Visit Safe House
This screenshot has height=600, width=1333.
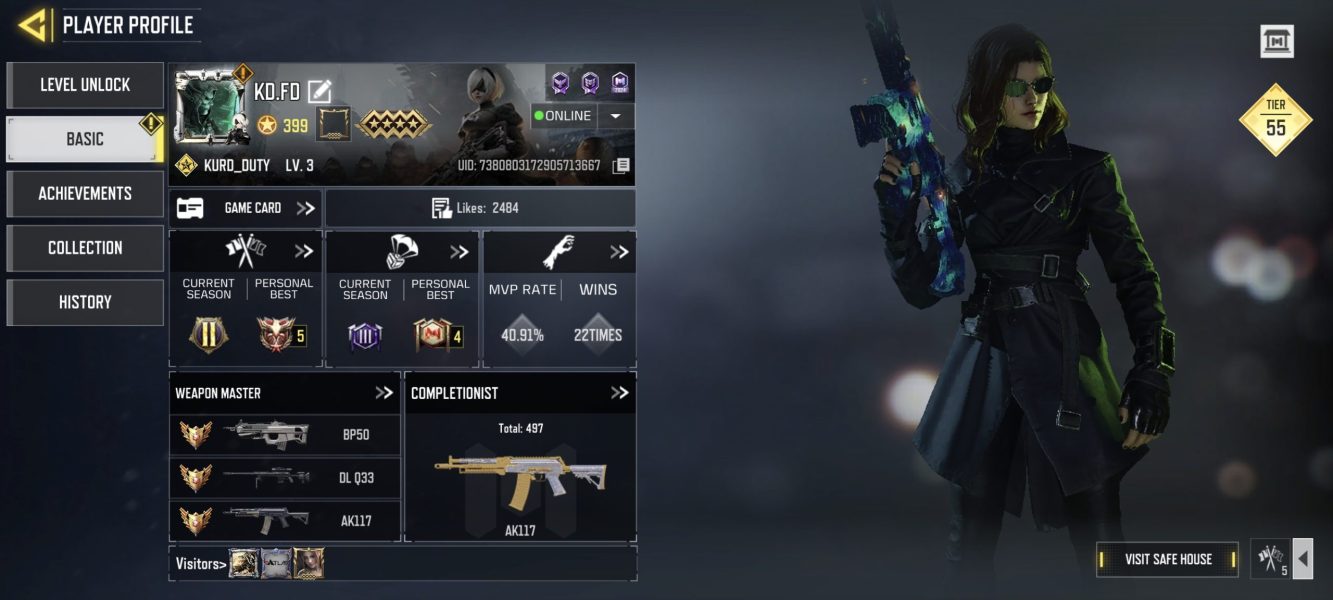click(x=1167, y=559)
